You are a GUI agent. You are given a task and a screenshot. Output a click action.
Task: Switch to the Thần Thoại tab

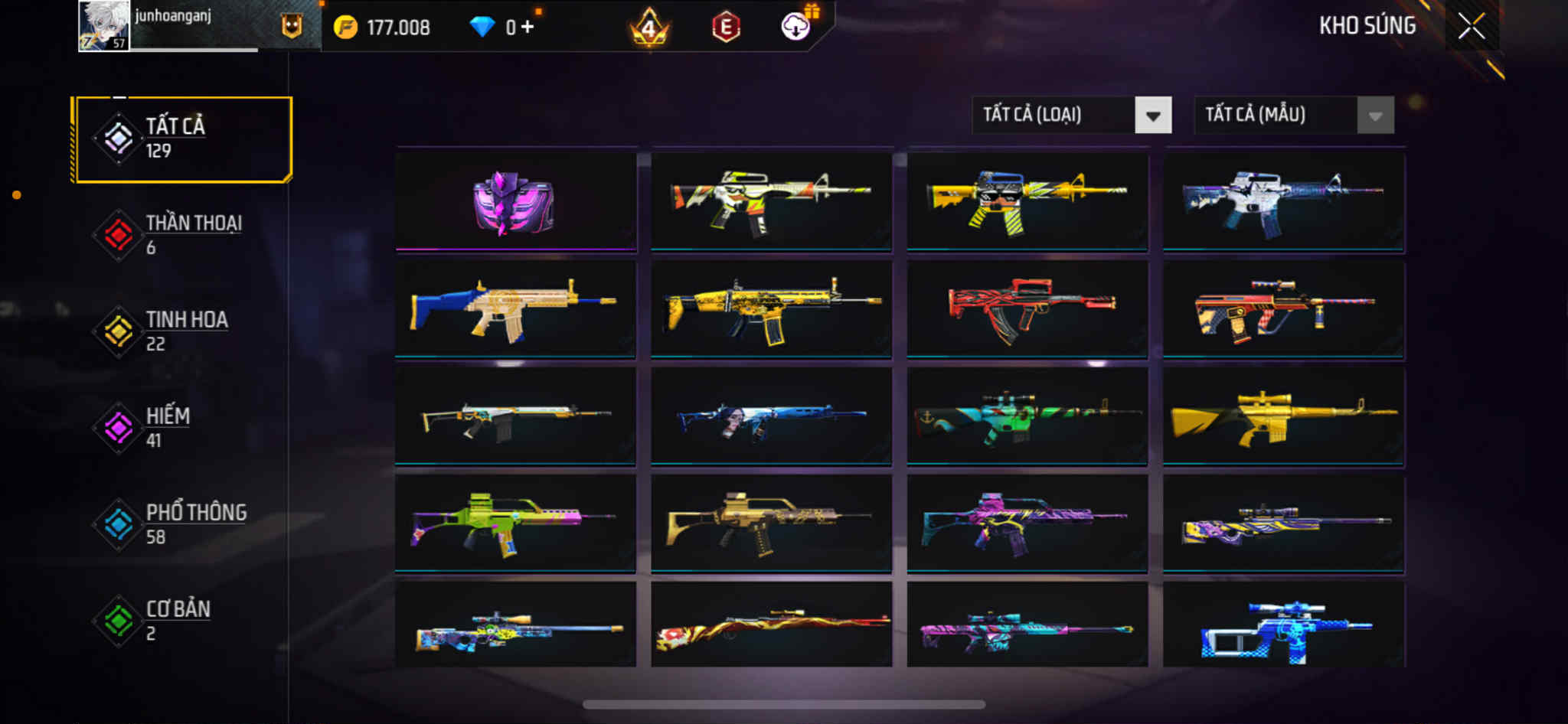tap(182, 235)
